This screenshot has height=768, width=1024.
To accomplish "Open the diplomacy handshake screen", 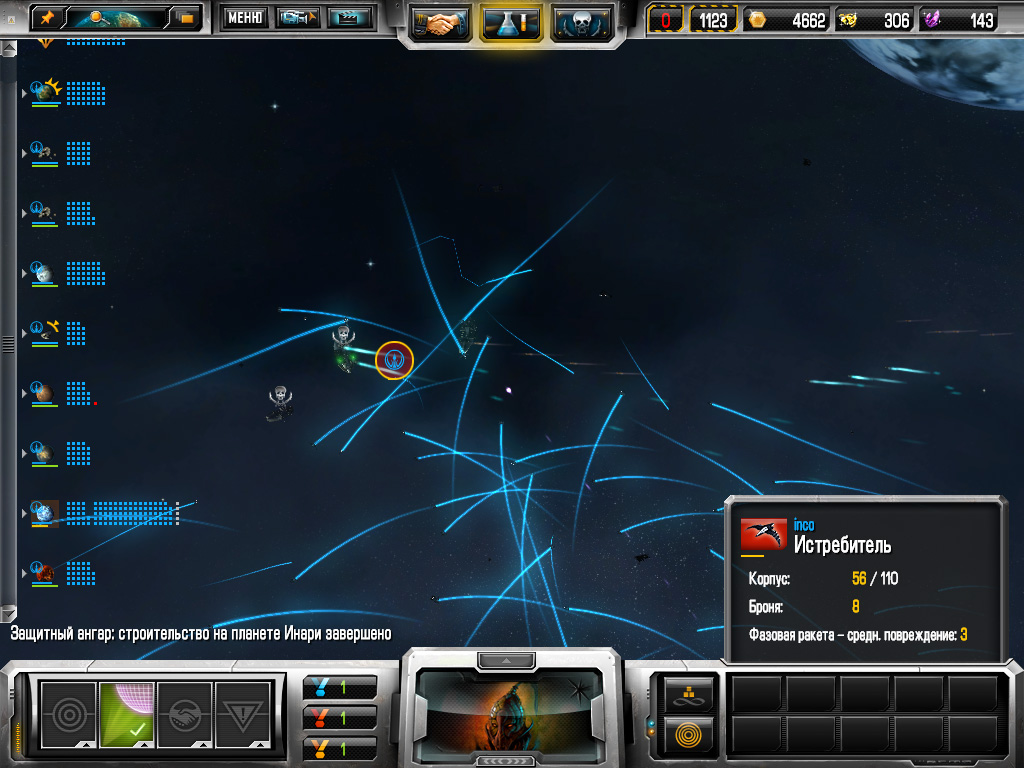I will pos(441,22).
